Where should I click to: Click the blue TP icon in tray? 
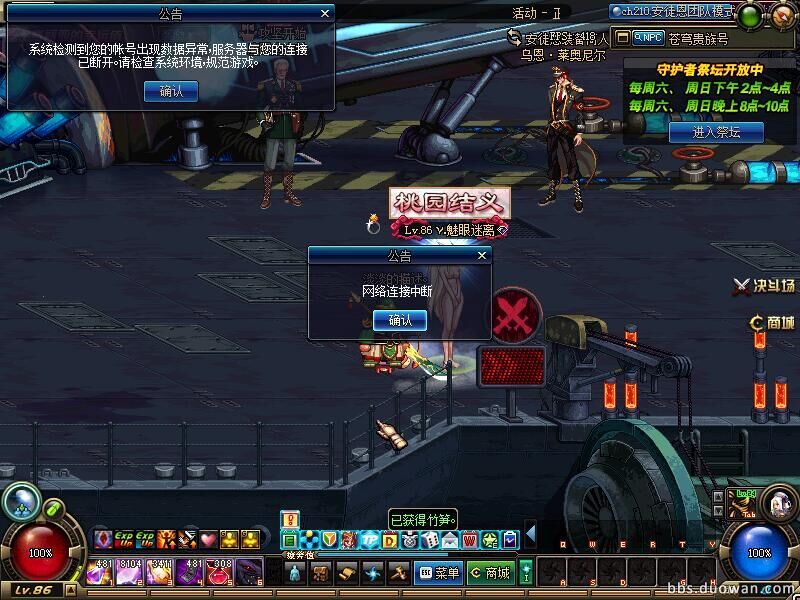[368, 540]
